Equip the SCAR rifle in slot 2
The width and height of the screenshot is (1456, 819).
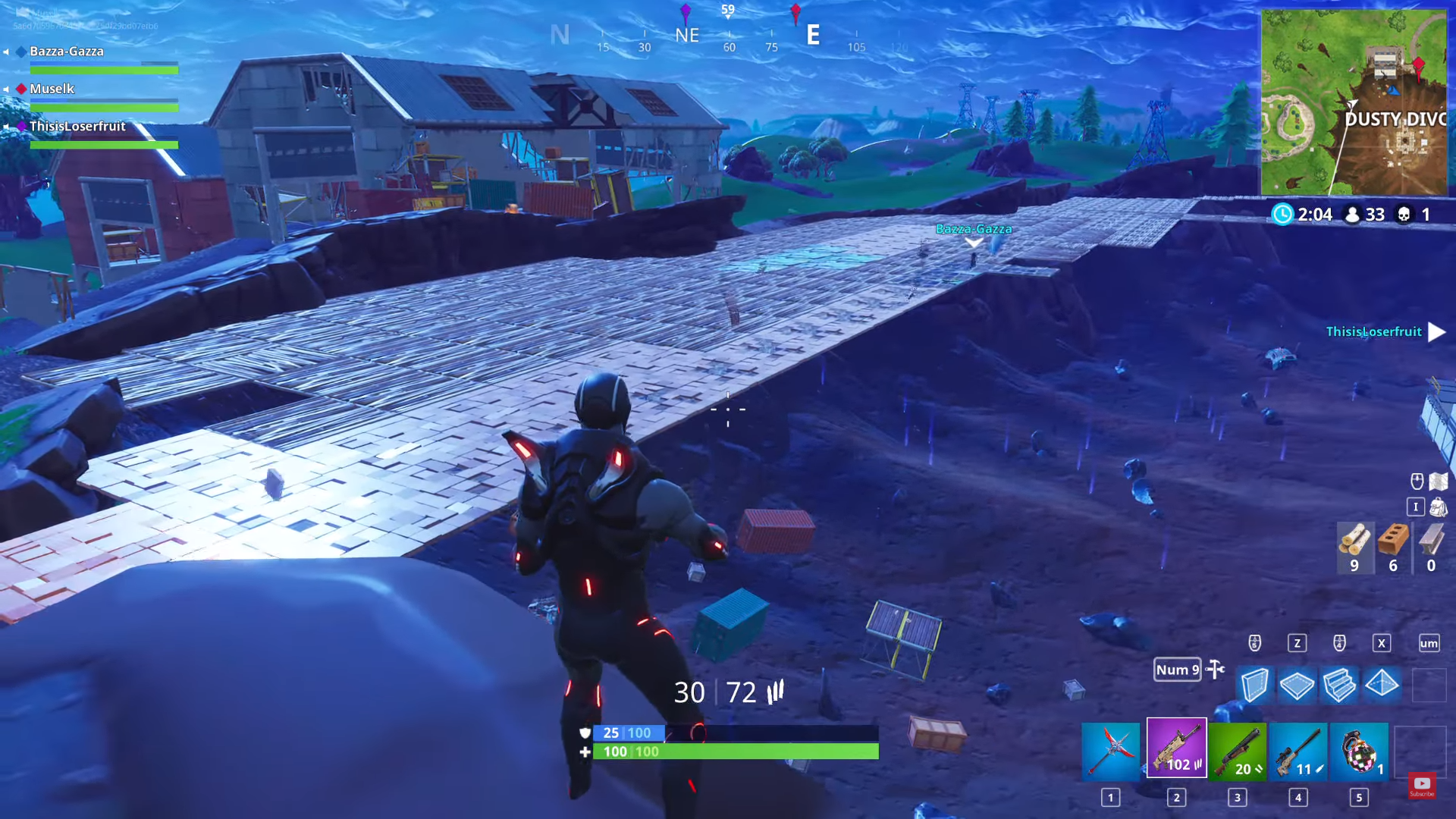(x=1178, y=751)
